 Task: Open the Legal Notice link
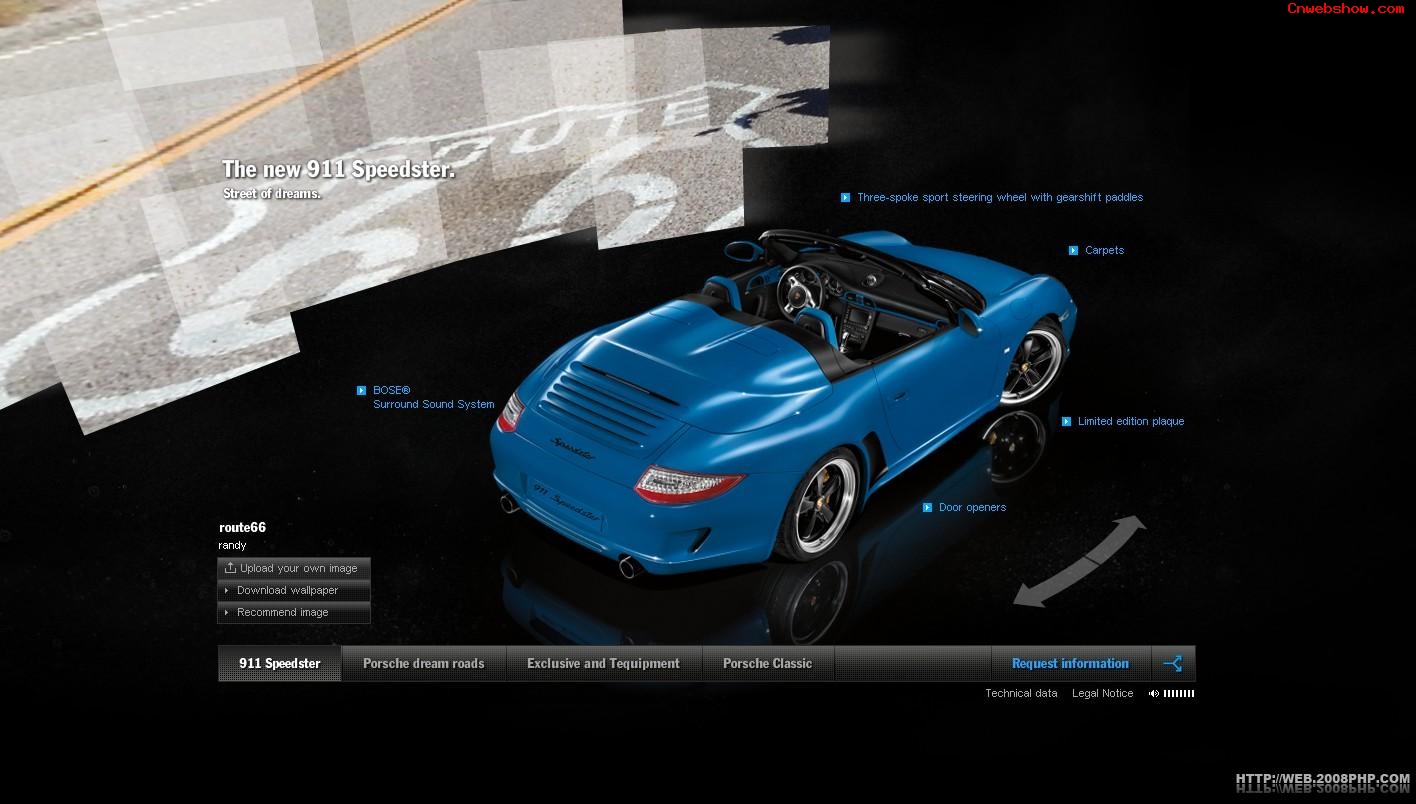[1102, 694]
